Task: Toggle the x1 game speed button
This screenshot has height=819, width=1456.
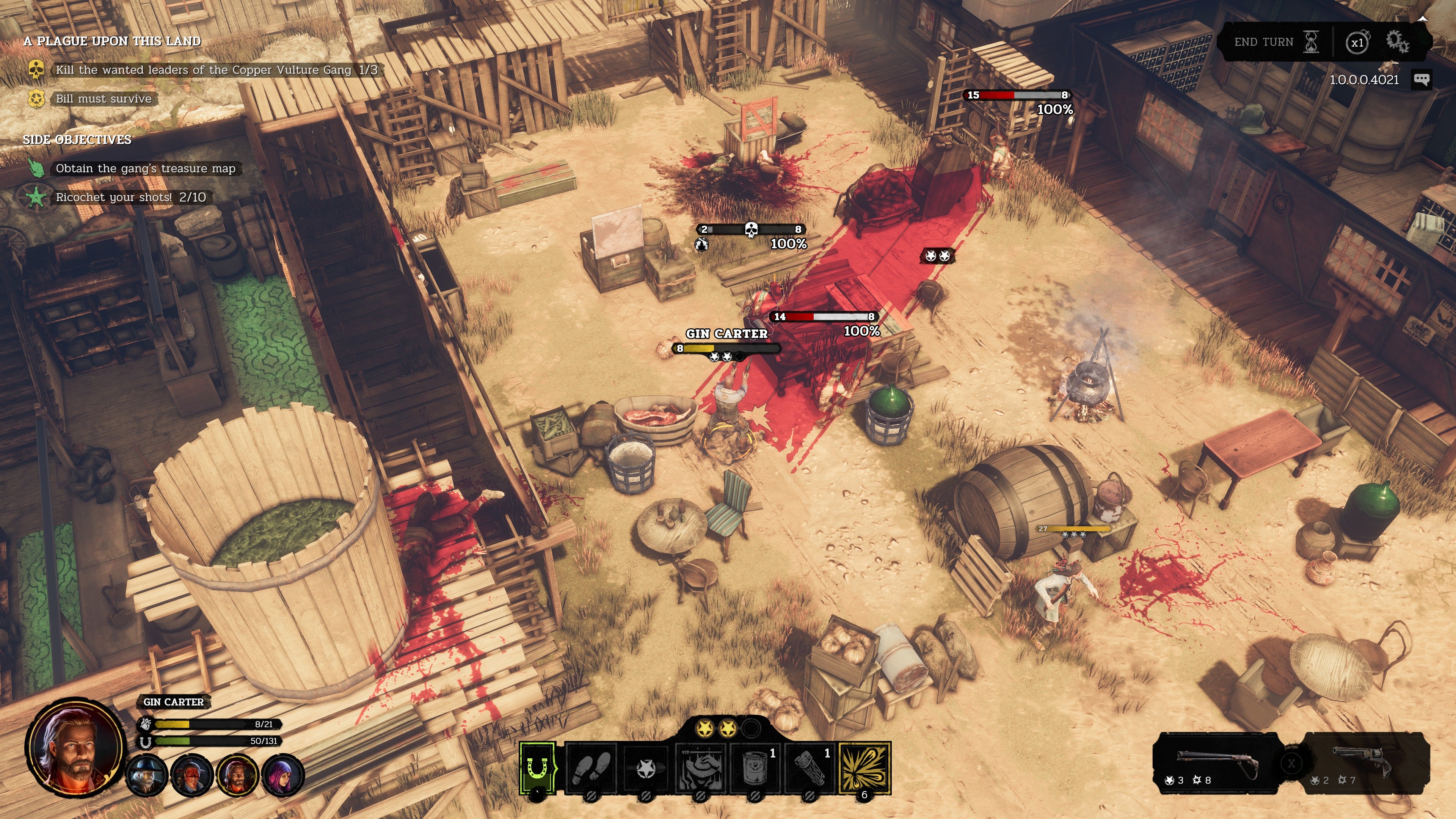Action: pos(1357,42)
